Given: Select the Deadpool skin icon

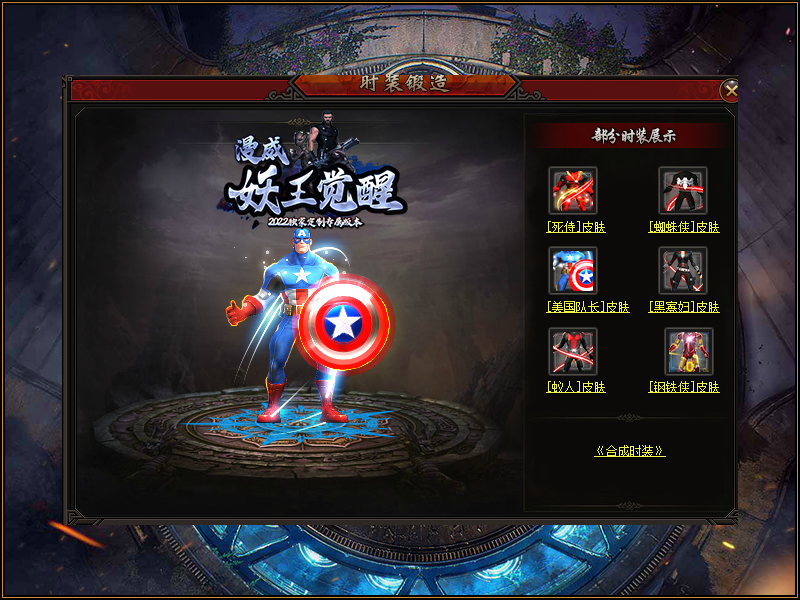Looking at the screenshot, I should (573, 191).
